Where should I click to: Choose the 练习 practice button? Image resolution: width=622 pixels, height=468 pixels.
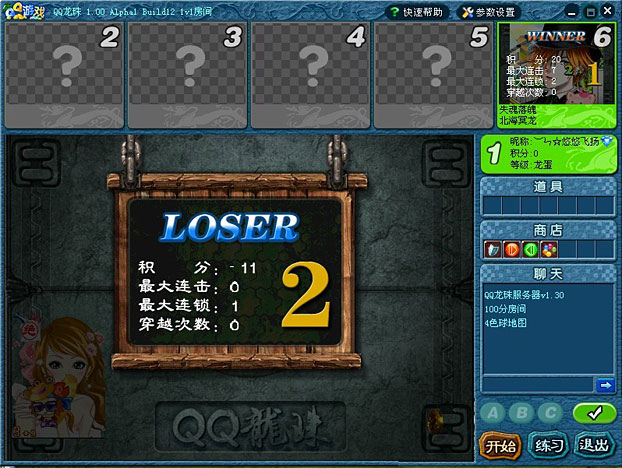pyautogui.click(x=547, y=444)
